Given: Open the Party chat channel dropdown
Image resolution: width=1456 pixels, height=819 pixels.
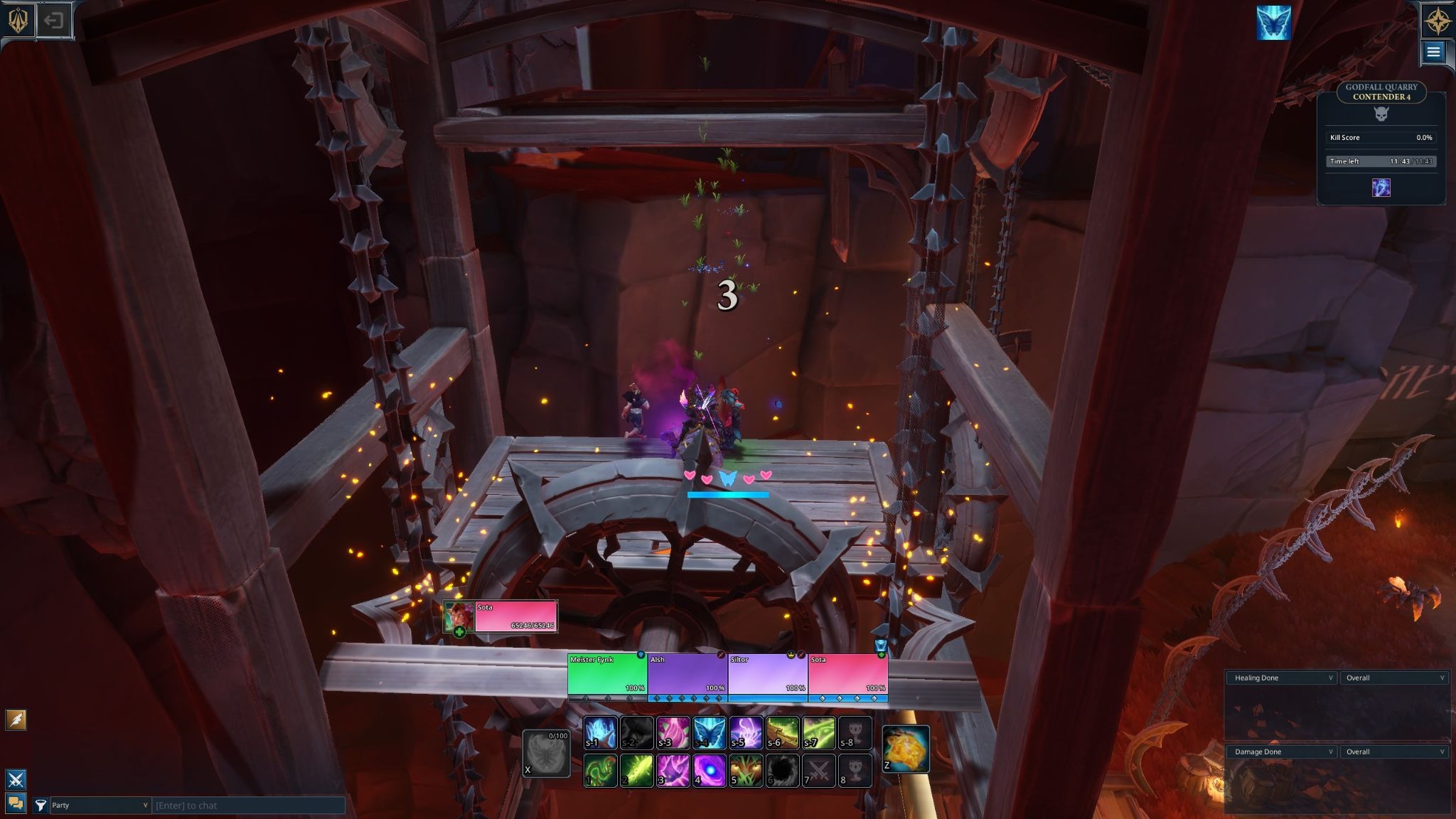Looking at the screenshot, I should 100,805.
